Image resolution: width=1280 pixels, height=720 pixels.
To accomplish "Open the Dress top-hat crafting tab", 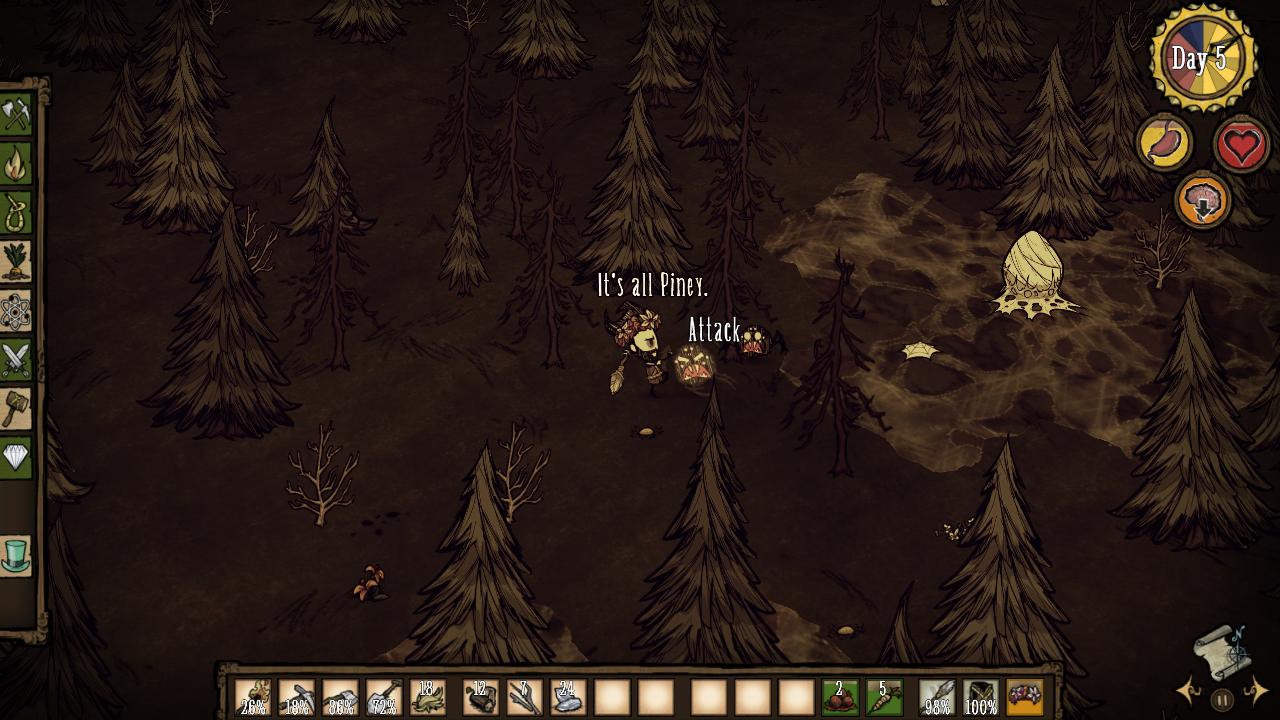I will [16, 555].
